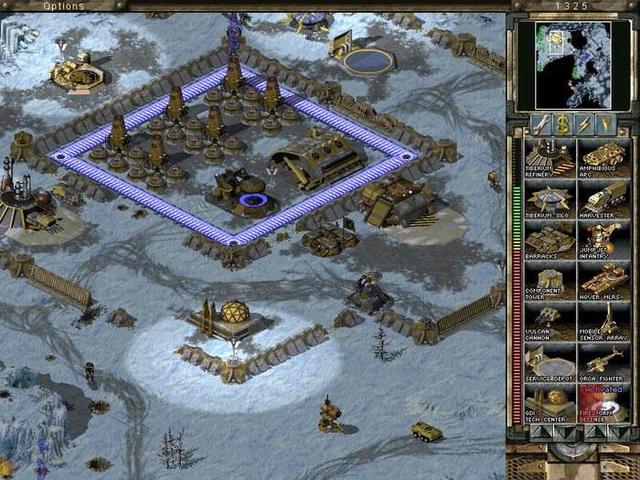Screen dimensions: 640x480
Task: Toggle the dollar-sign sell mode
Action: [562, 124]
